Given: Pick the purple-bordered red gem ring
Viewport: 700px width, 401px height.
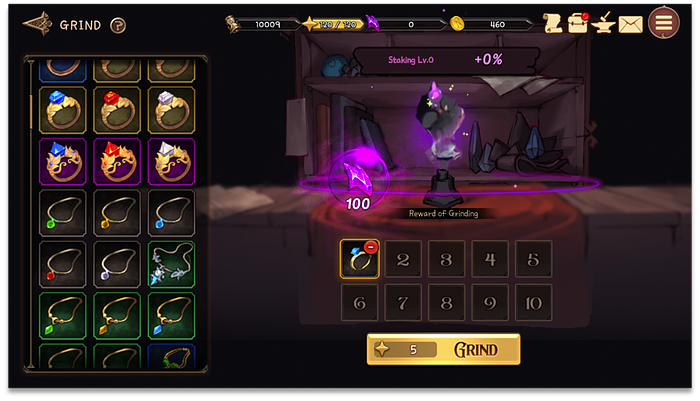Looking at the screenshot, I should pyautogui.click(x=116, y=161).
